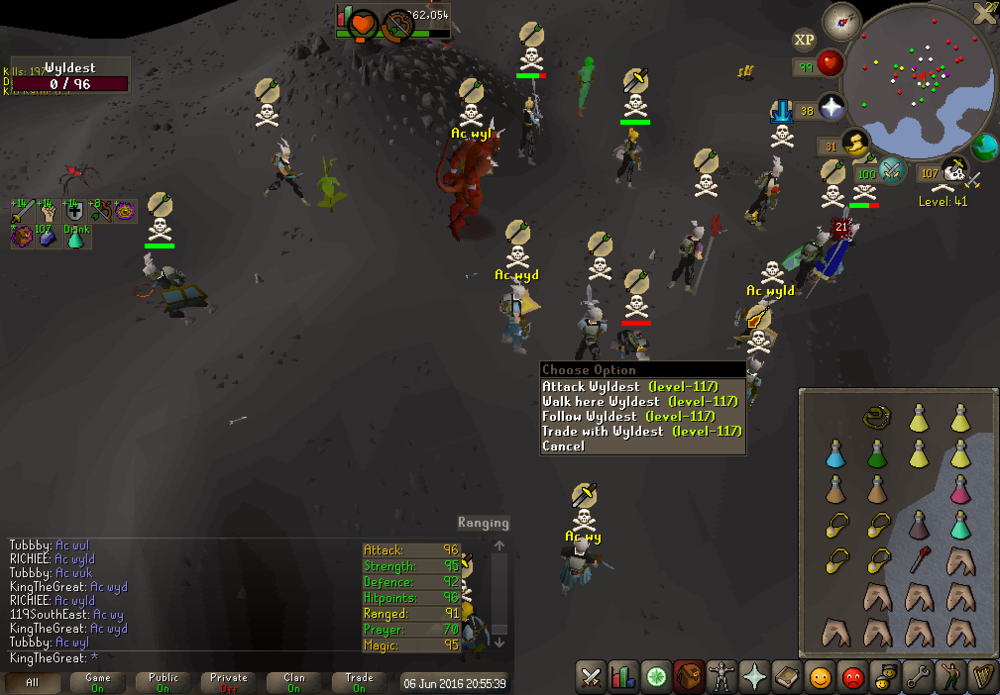Viewport: 1000px width, 695px height.
Task: Toggle quick prayers using the prayer orb
Action: (832, 106)
